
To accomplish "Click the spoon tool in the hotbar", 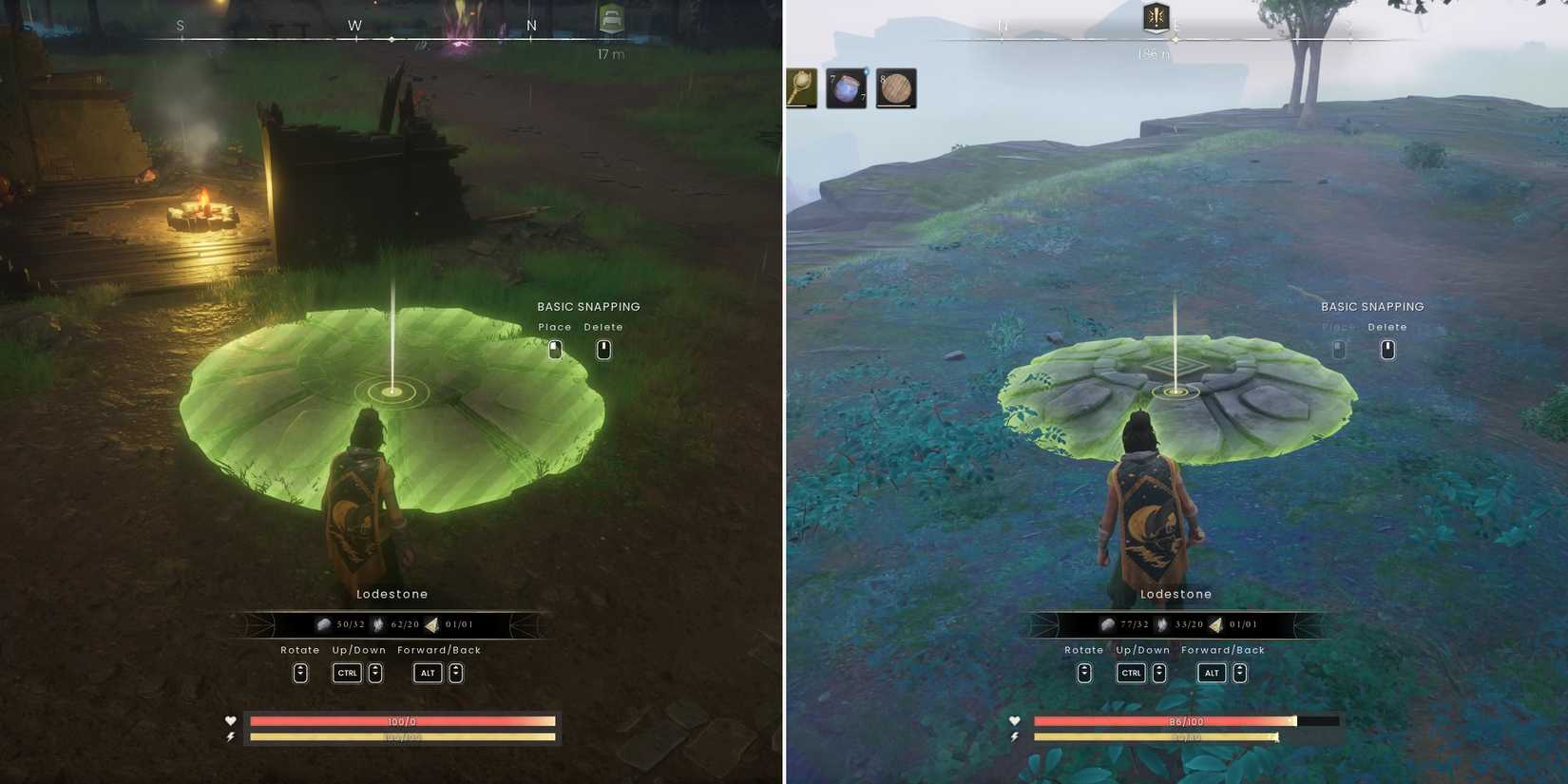I will 801,88.
